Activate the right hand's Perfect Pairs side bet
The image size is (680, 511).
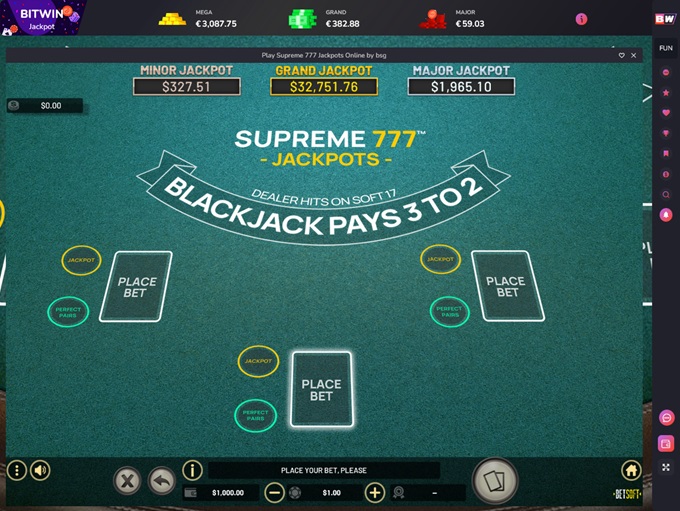coord(450,311)
